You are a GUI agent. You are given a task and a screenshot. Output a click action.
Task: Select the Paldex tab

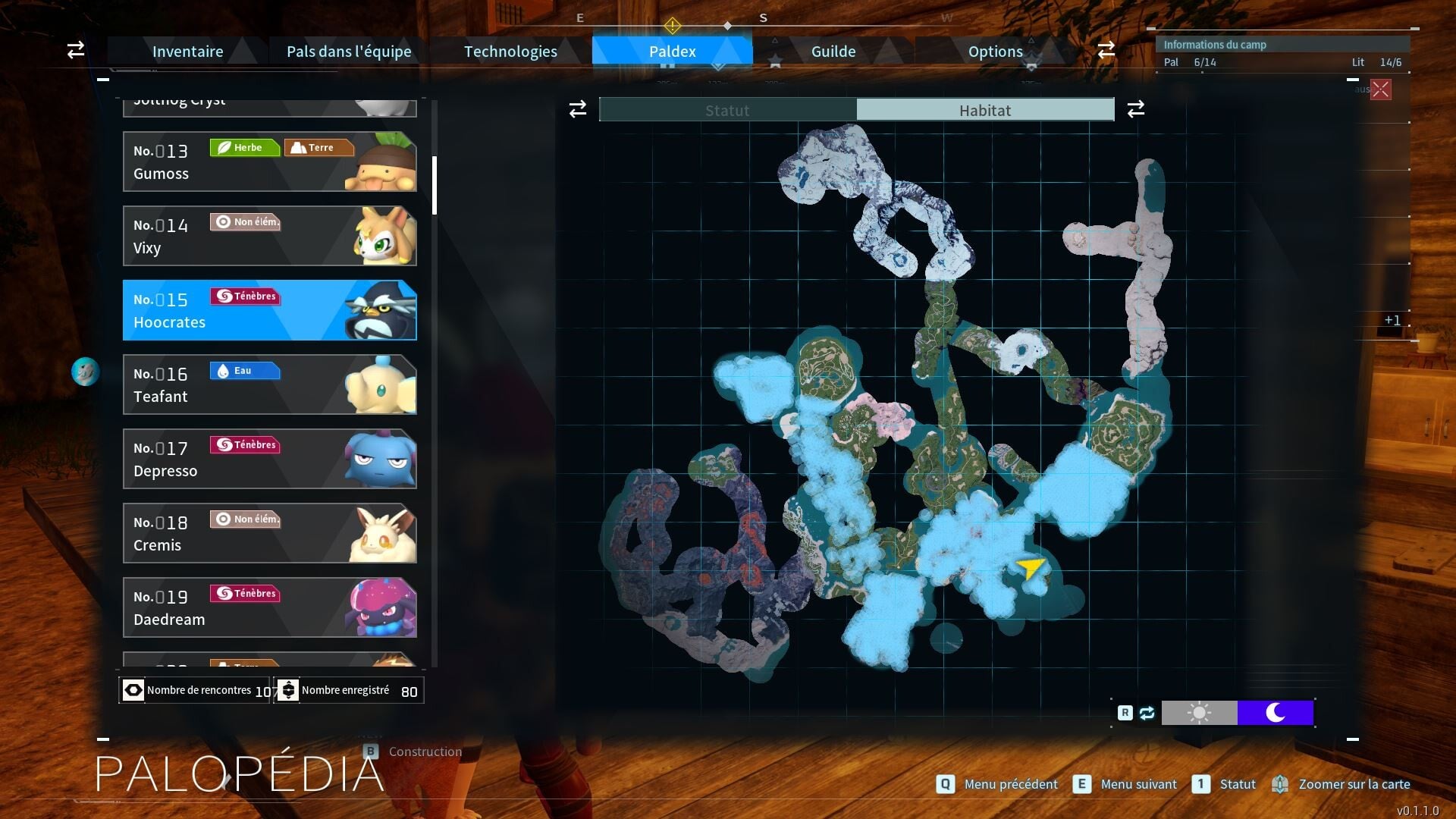[672, 52]
